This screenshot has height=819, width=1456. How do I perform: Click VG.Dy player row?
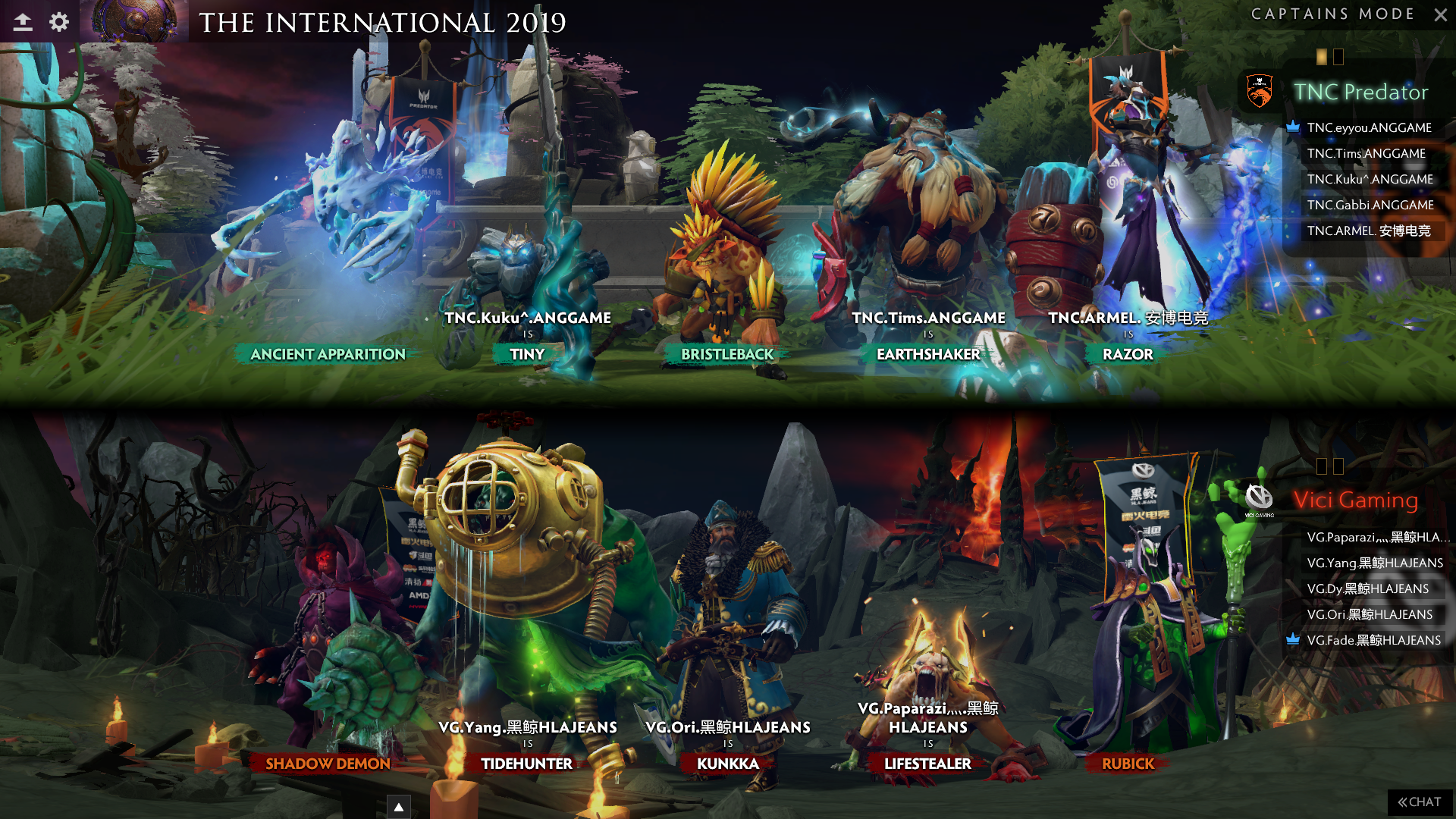[x=1367, y=588]
